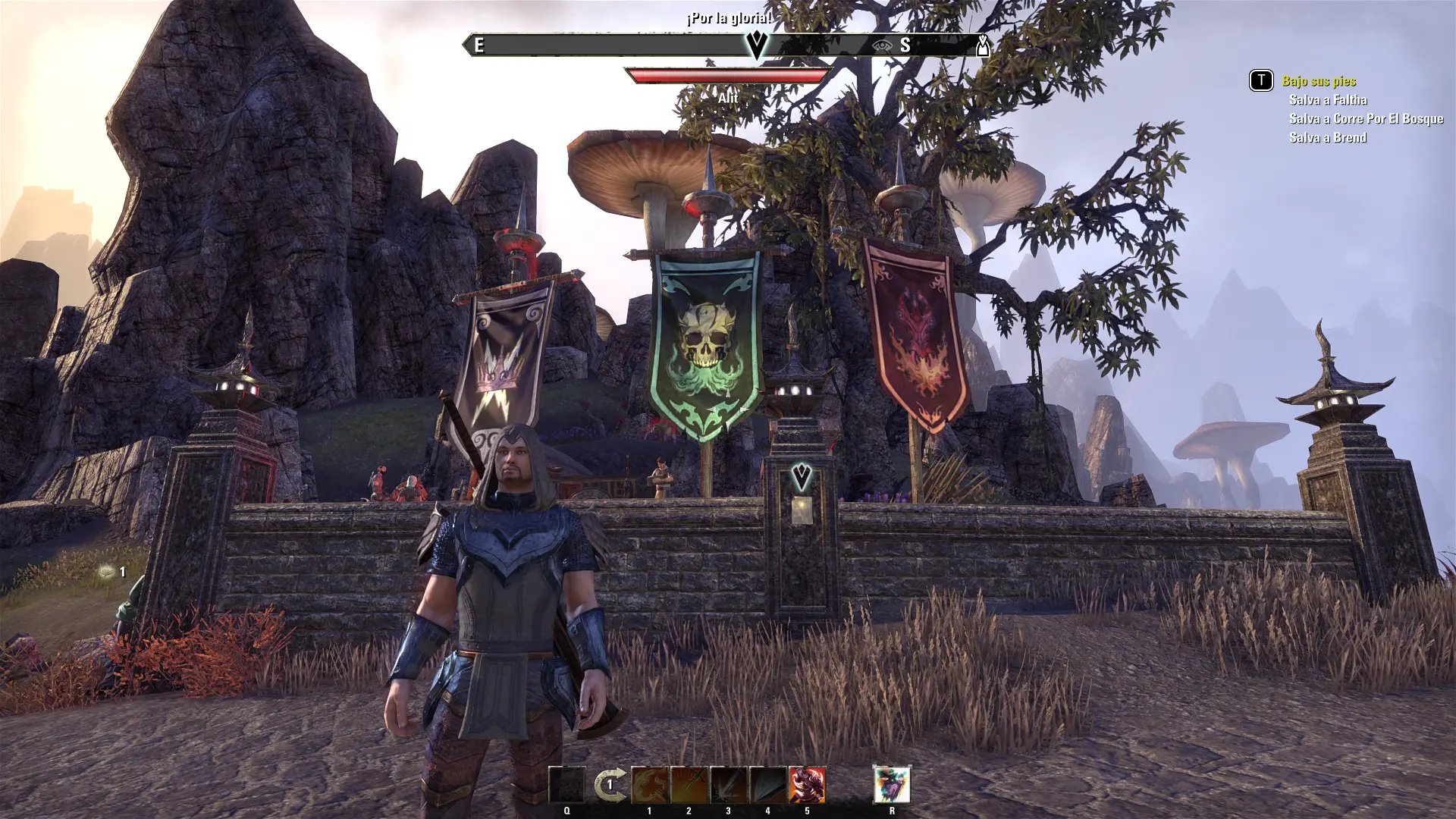Trigger the impact strike ability in slot 3
The image size is (1456, 819).
tap(729, 785)
